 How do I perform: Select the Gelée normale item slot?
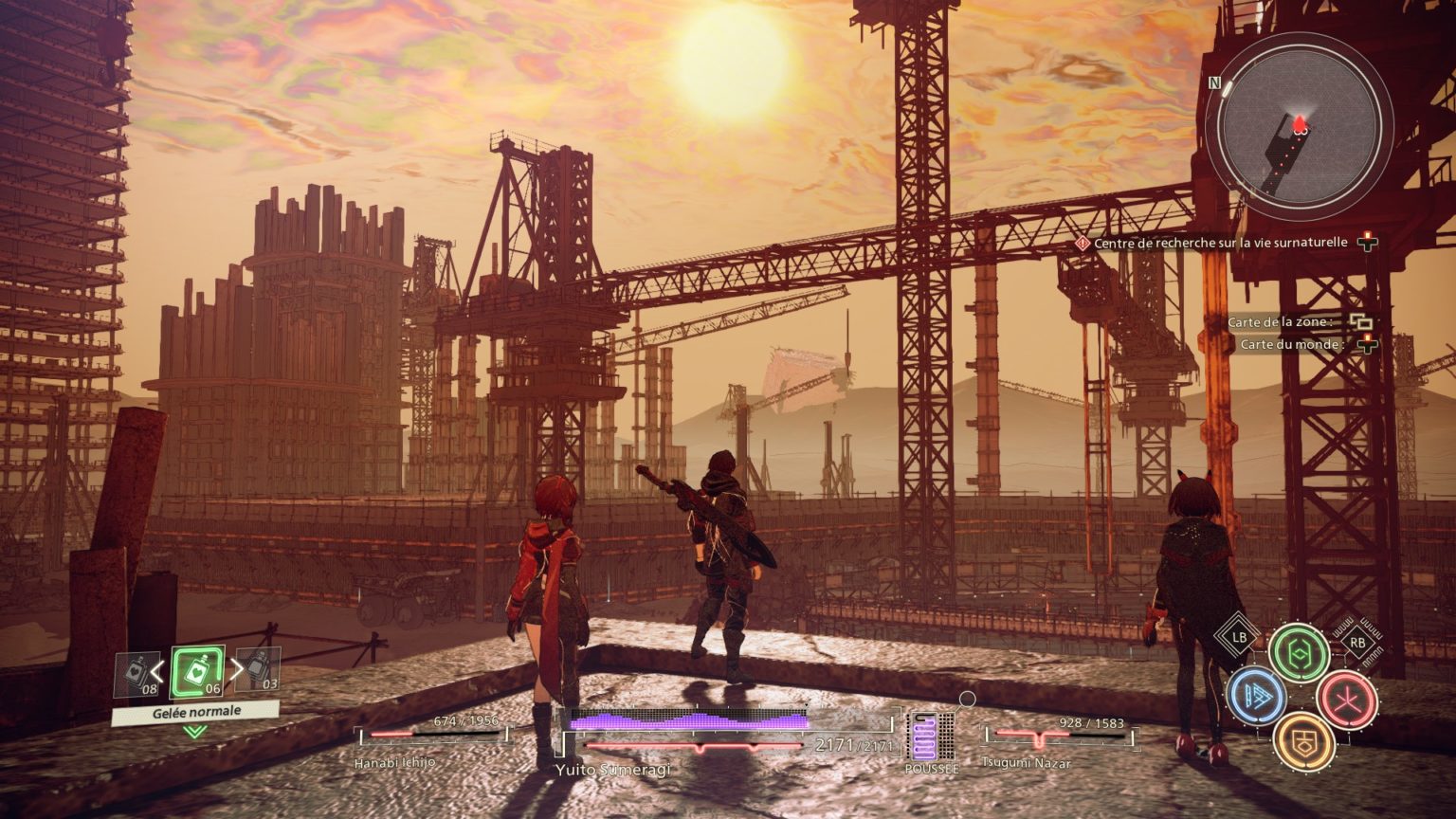[x=197, y=672]
